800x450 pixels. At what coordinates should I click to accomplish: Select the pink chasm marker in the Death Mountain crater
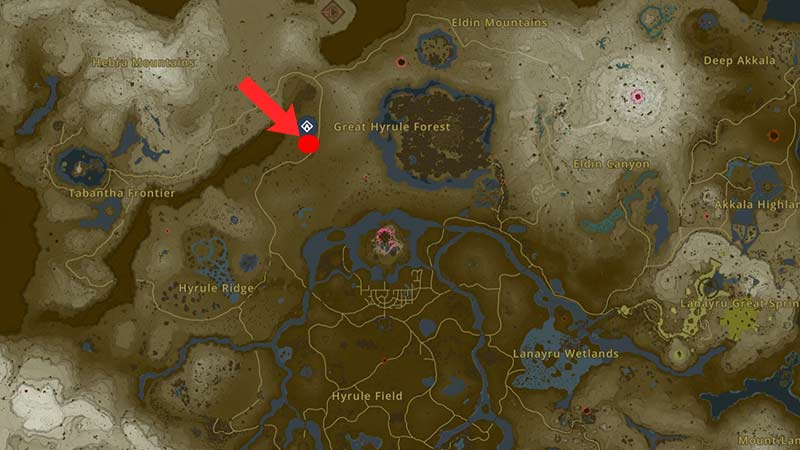[637, 97]
